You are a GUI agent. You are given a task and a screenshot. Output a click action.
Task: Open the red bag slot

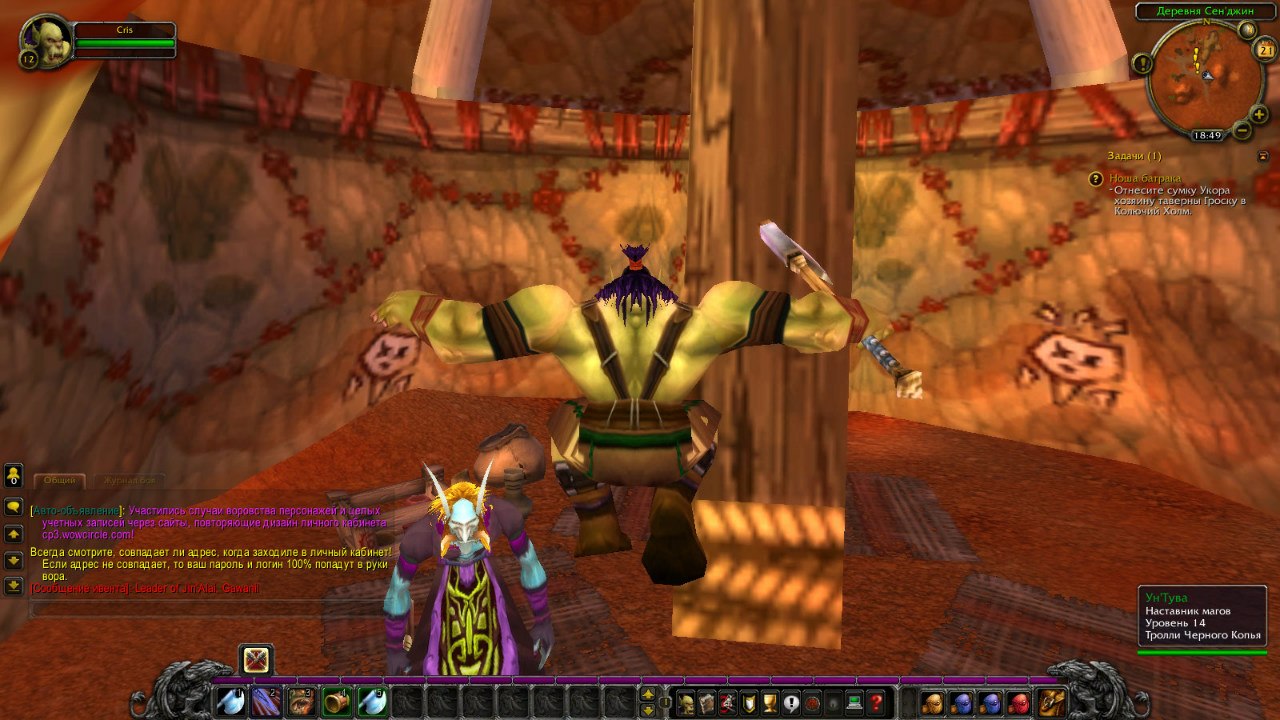tap(1018, 702)
